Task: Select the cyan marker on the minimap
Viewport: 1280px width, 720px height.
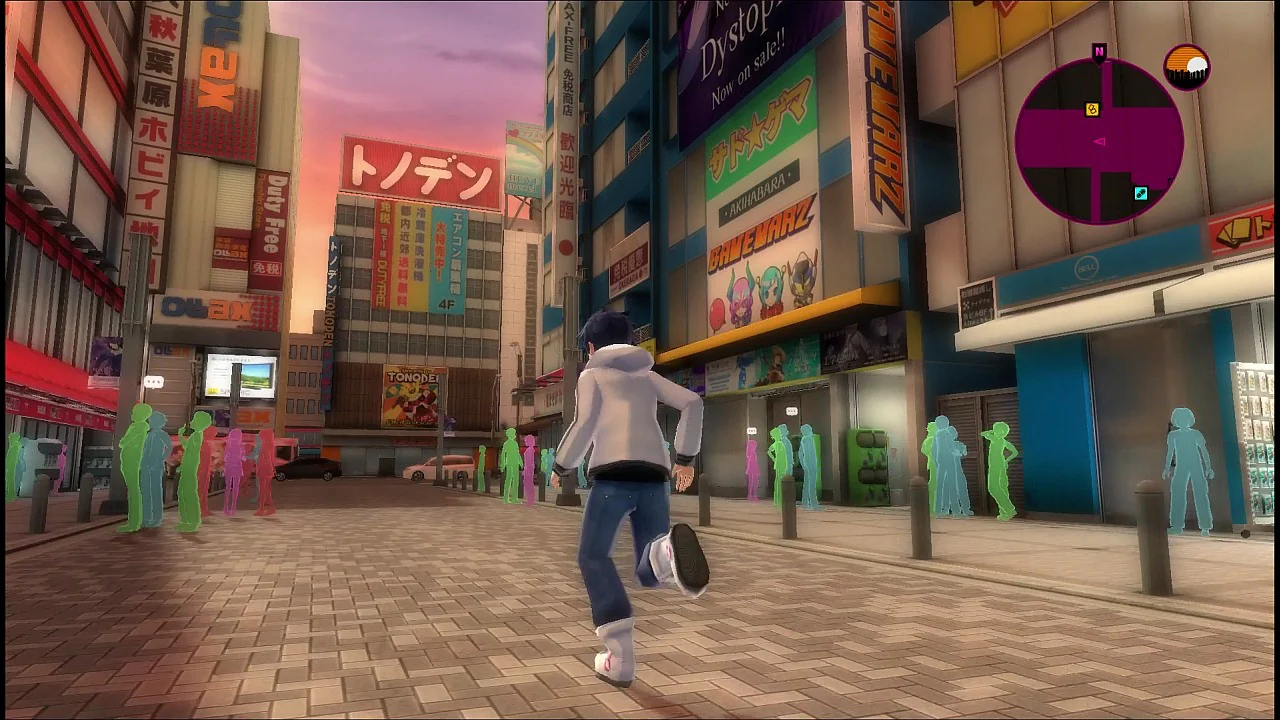Action: coord(1141,193)
